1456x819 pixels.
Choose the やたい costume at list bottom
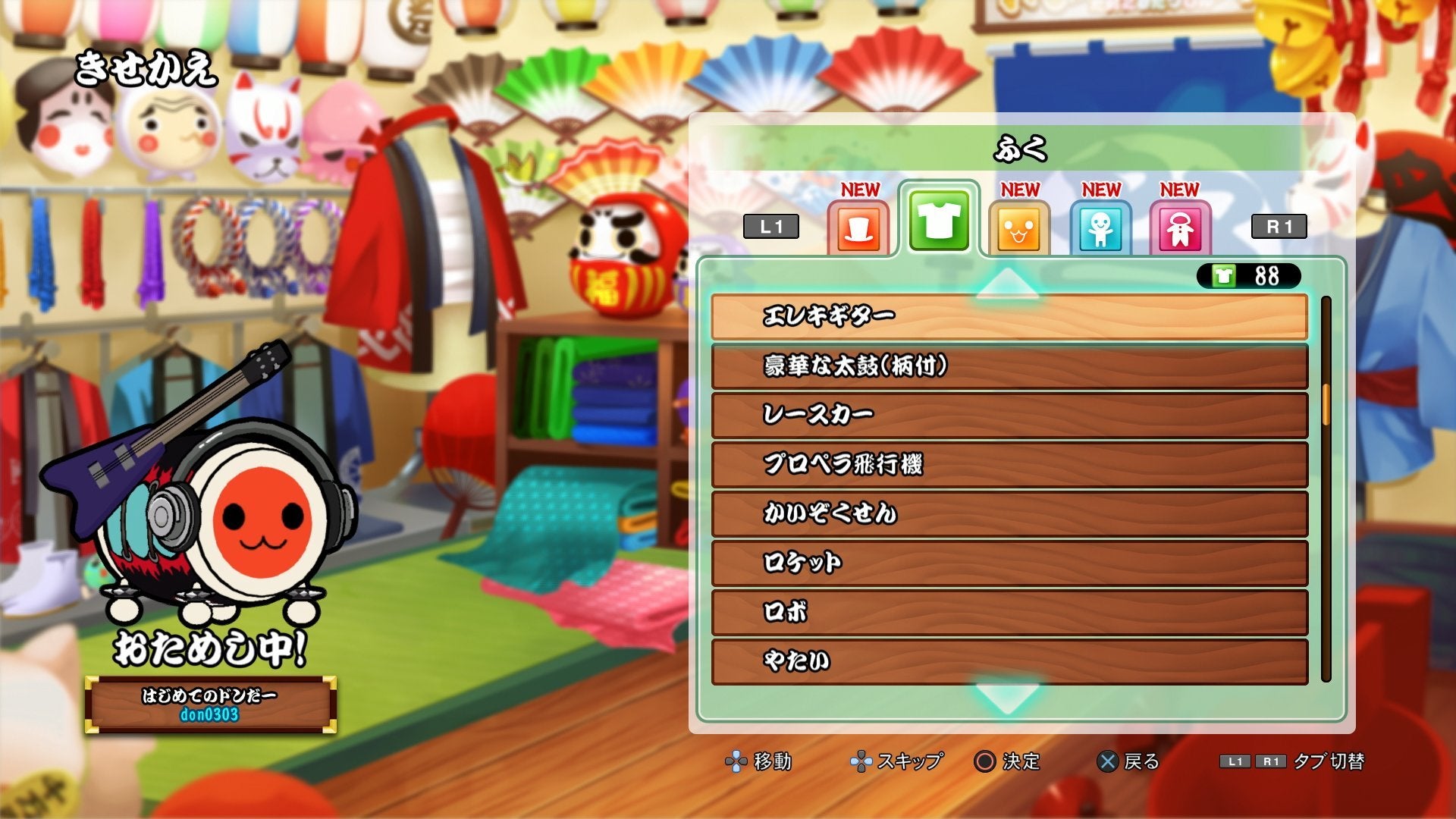point(1009,662)
